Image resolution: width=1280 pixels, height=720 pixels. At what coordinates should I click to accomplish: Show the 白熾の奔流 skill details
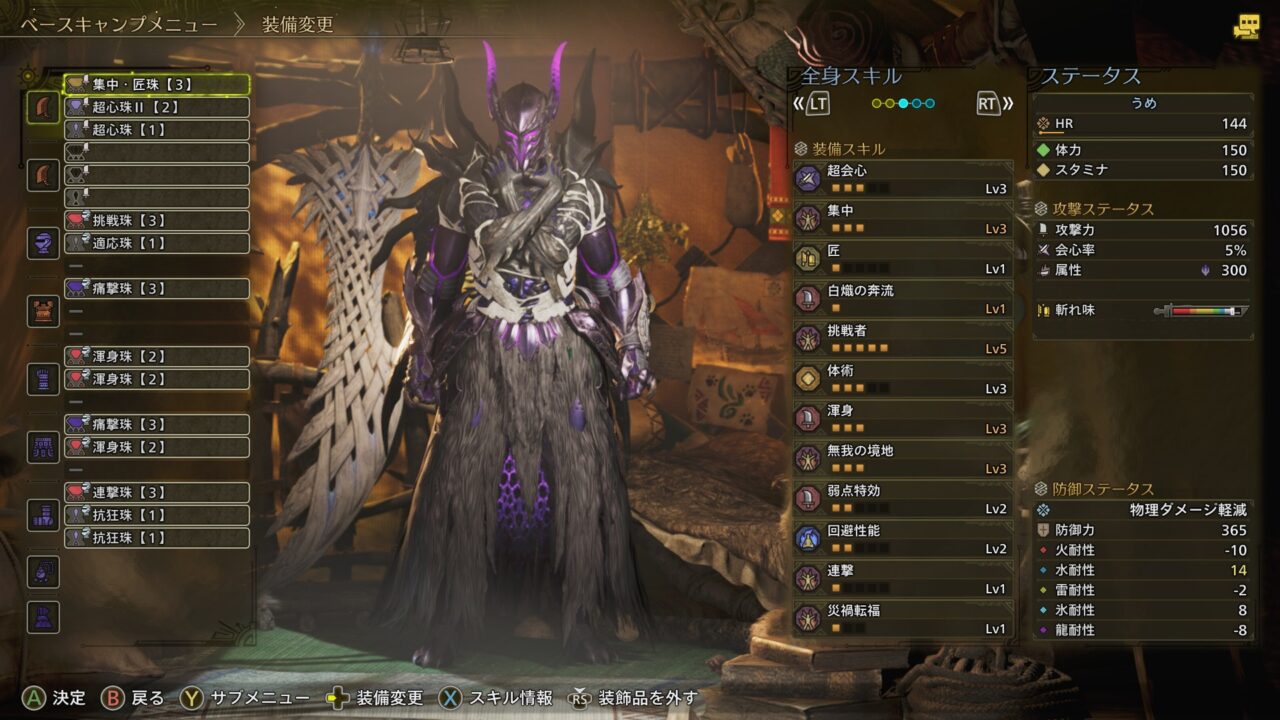click(903, 299)
